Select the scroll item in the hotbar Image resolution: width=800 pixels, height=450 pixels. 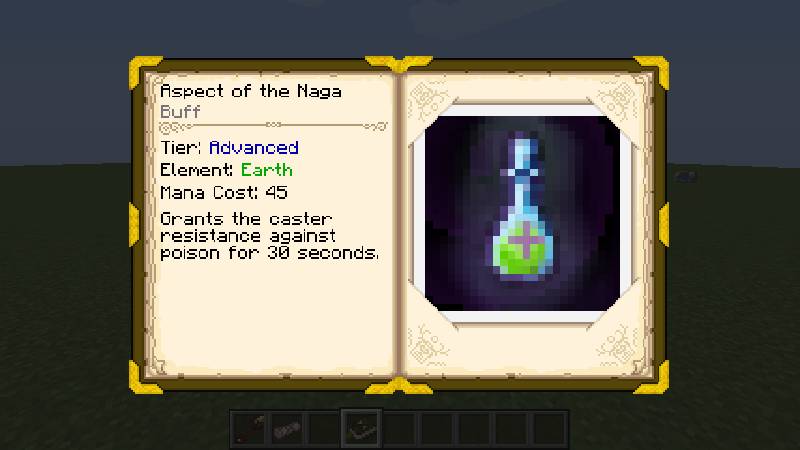pyautogui.click(x=286, y=427)
